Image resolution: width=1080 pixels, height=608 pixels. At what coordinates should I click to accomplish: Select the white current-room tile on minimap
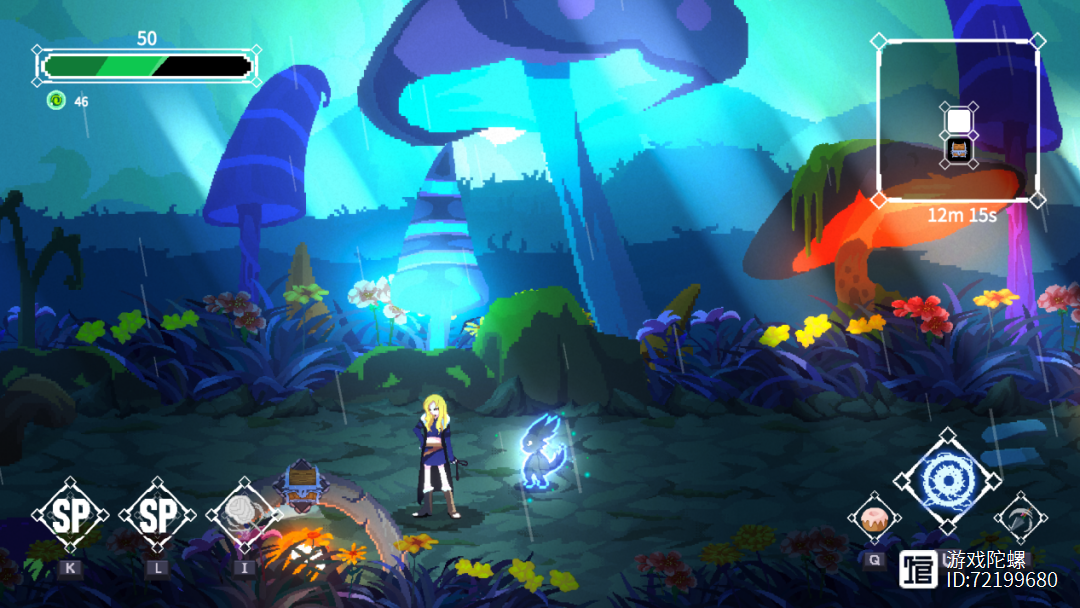click(958, 120)
